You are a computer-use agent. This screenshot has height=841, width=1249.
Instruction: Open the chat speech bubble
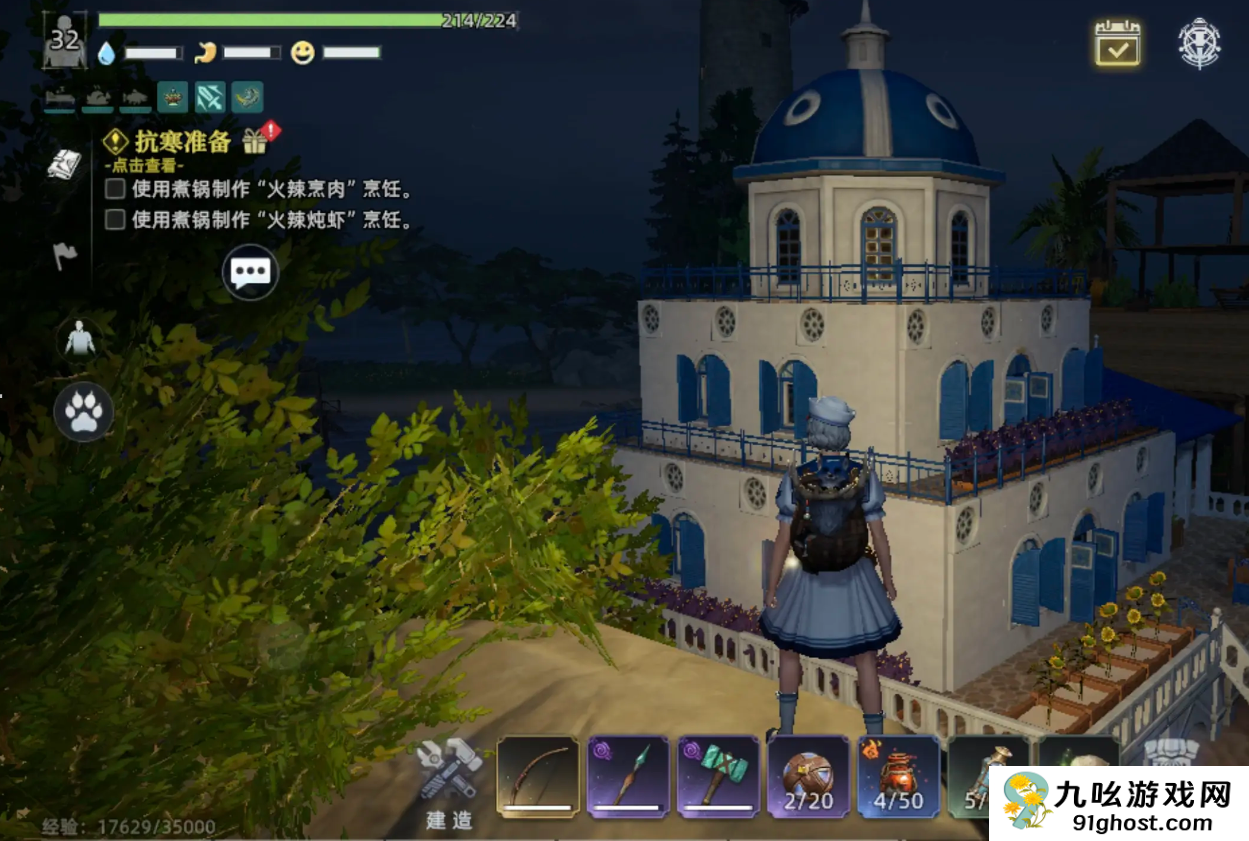click(x=249, y=272)
